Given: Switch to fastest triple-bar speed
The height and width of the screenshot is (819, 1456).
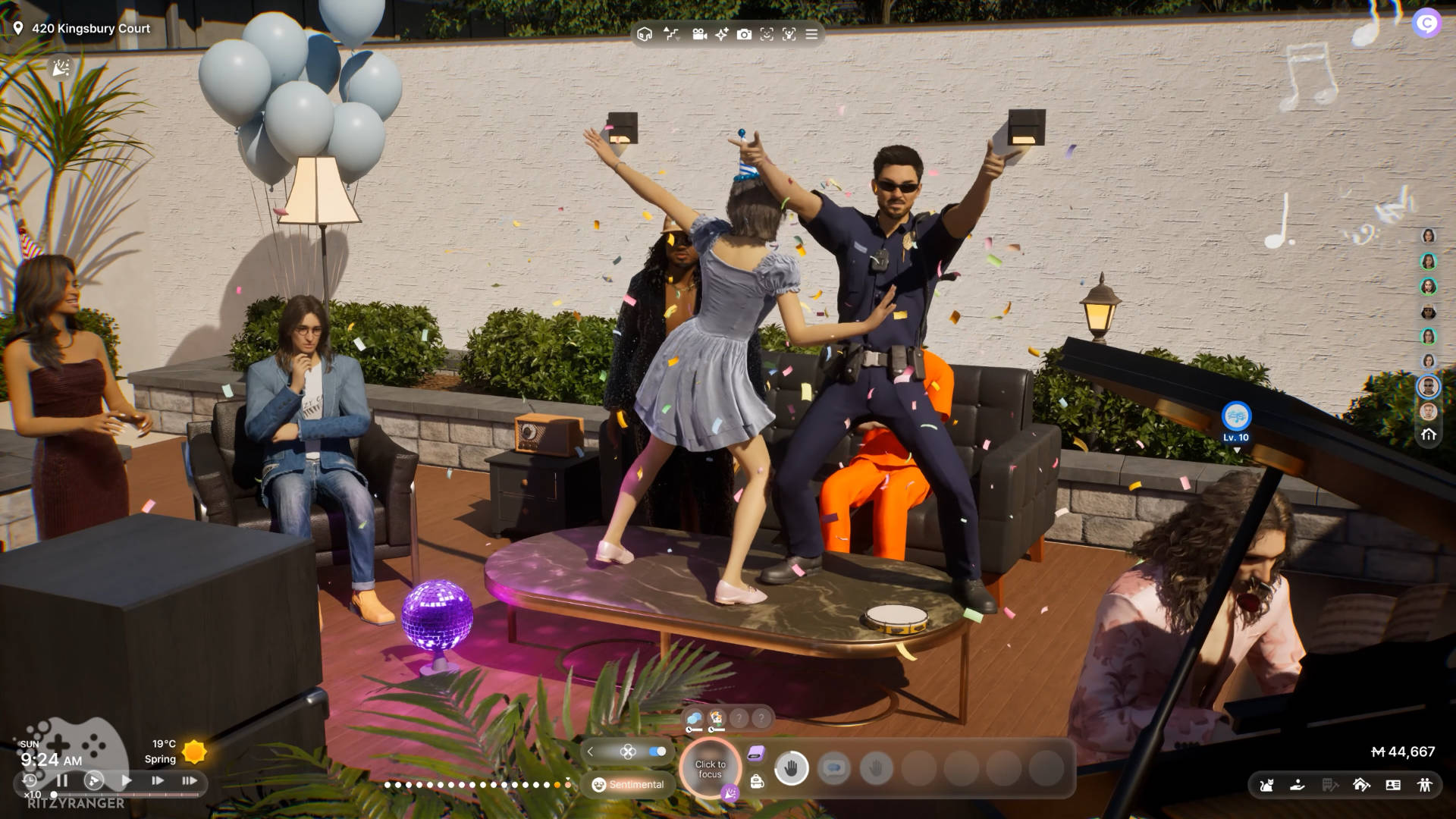Looking at the screenshot, I should tap(189, 780).
